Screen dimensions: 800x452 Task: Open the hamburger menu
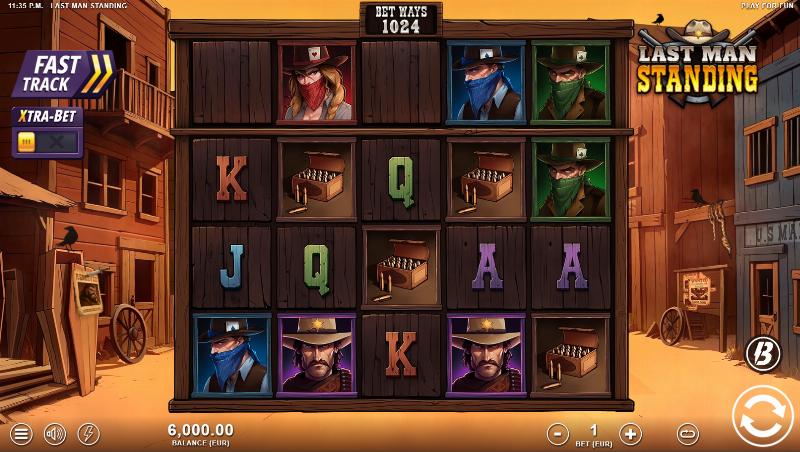21,434
